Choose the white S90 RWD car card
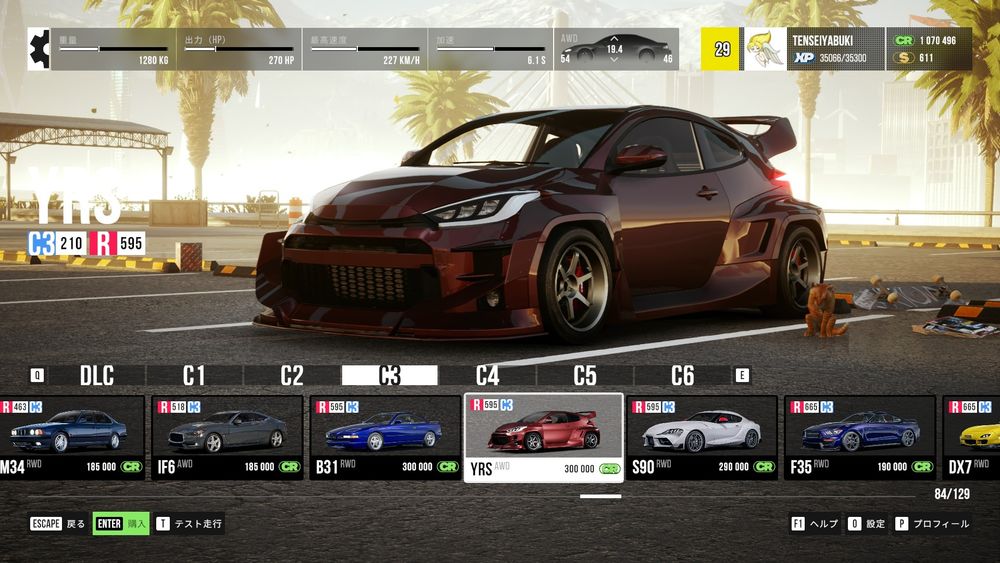 click(701, 438)
